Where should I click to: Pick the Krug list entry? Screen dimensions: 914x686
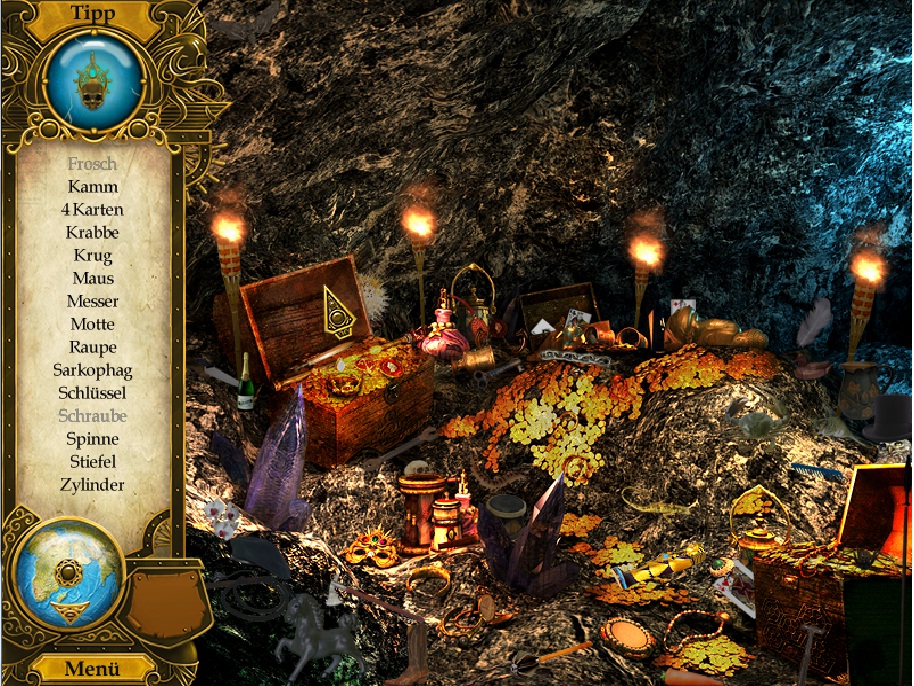pos(93,255)
